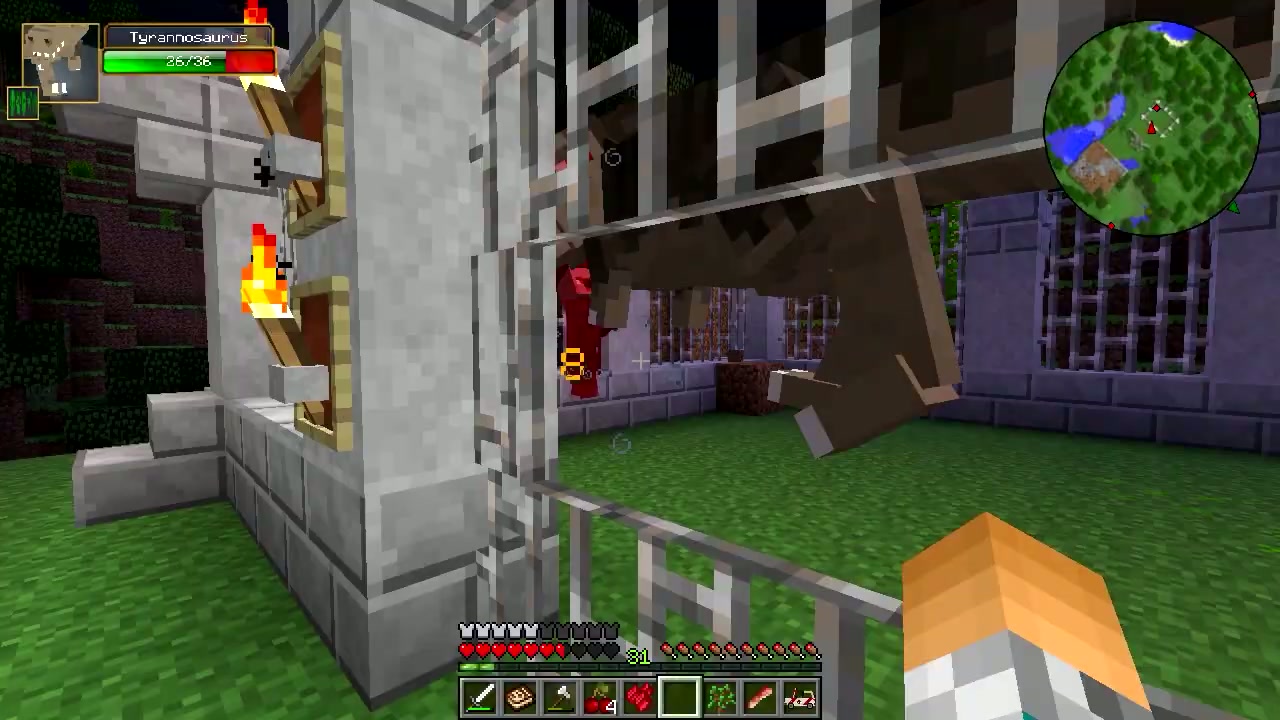This screenshot has height=720, width=1280.
Task: Select the cooked steak in hotbar slot two
Action: click(x=519, y=696)
